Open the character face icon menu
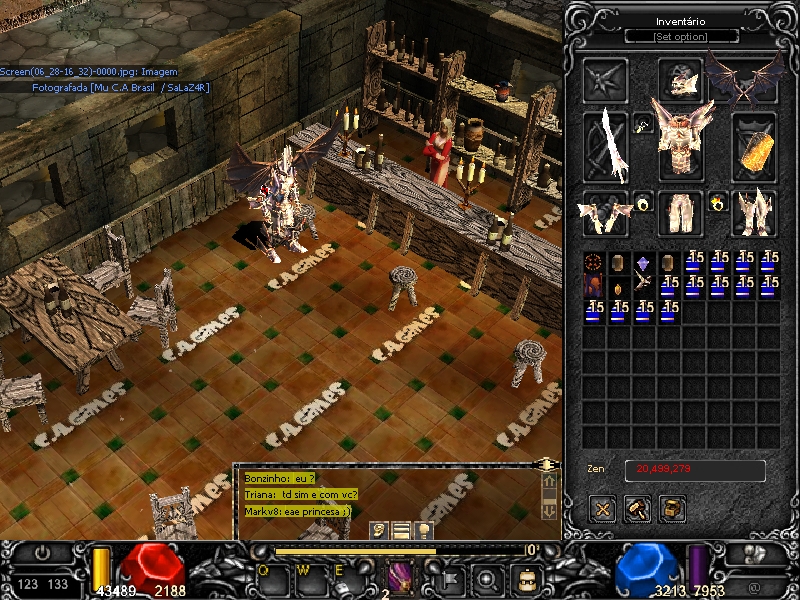 click(x=526, y=578)
